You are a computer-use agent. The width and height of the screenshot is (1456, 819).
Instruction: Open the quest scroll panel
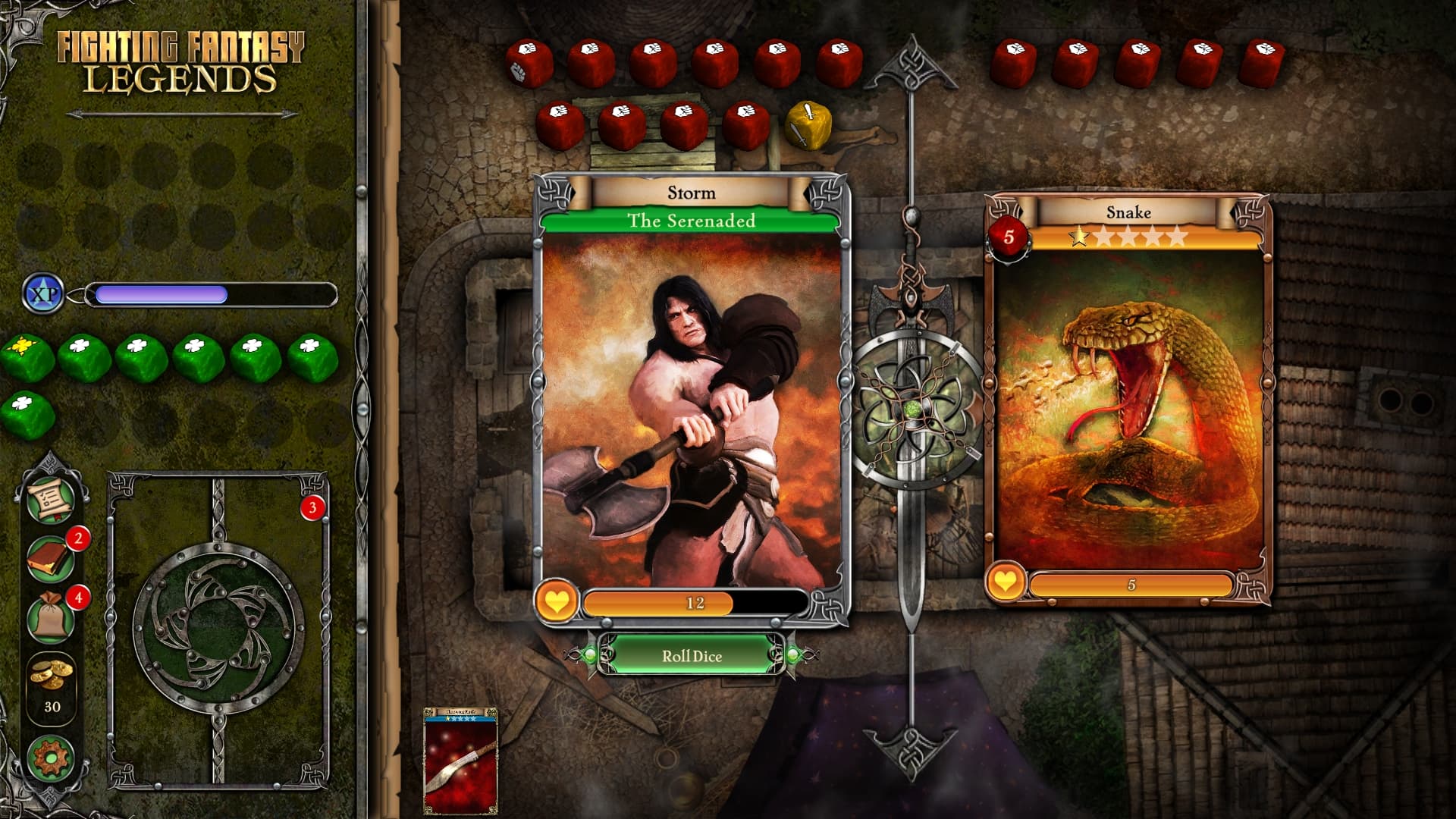[50, 500]
